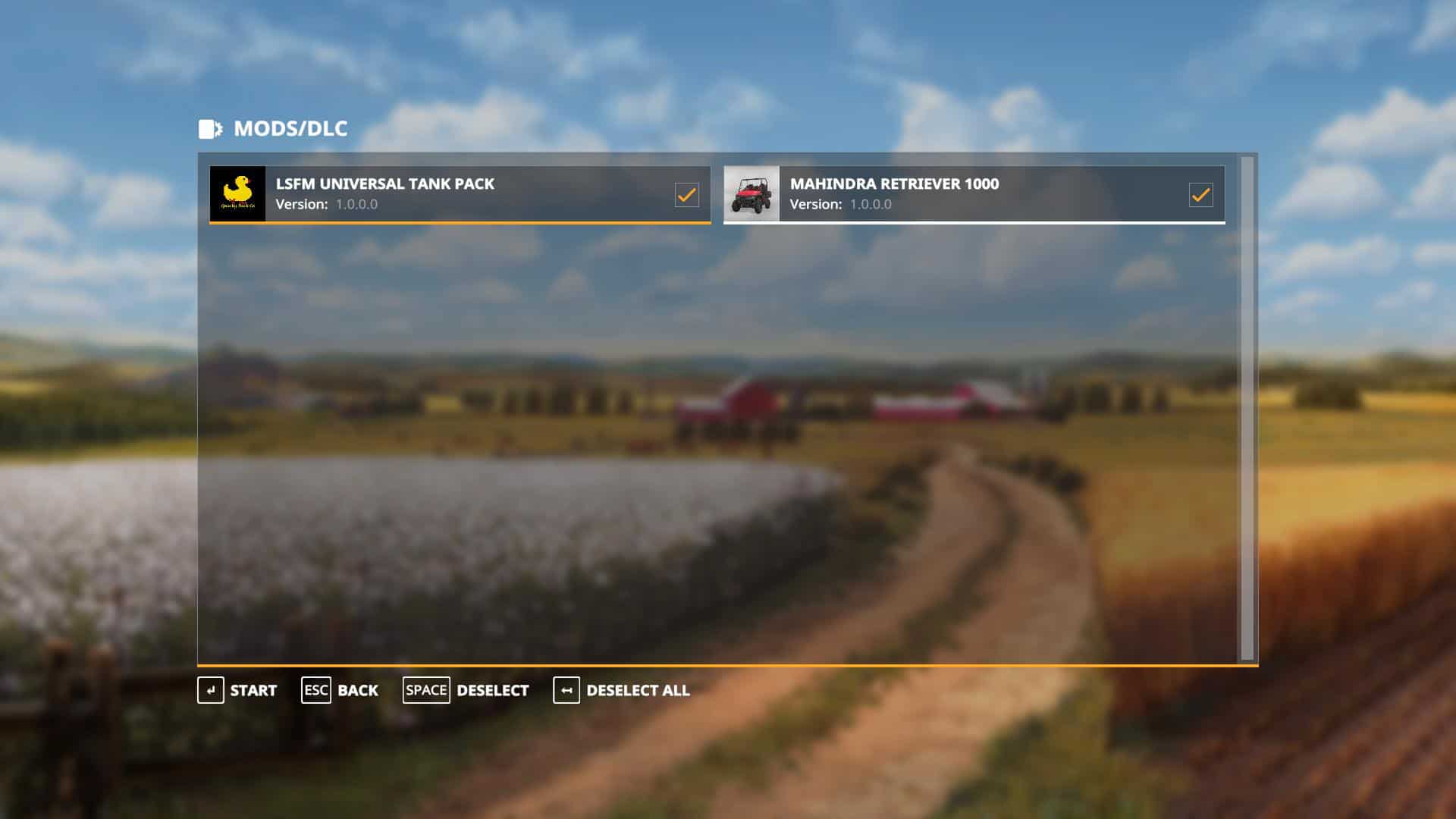The width and height of the screenshot is (1456, 819).
Task: Choose BACK to return to previous menu
Action: pos(359,690)
